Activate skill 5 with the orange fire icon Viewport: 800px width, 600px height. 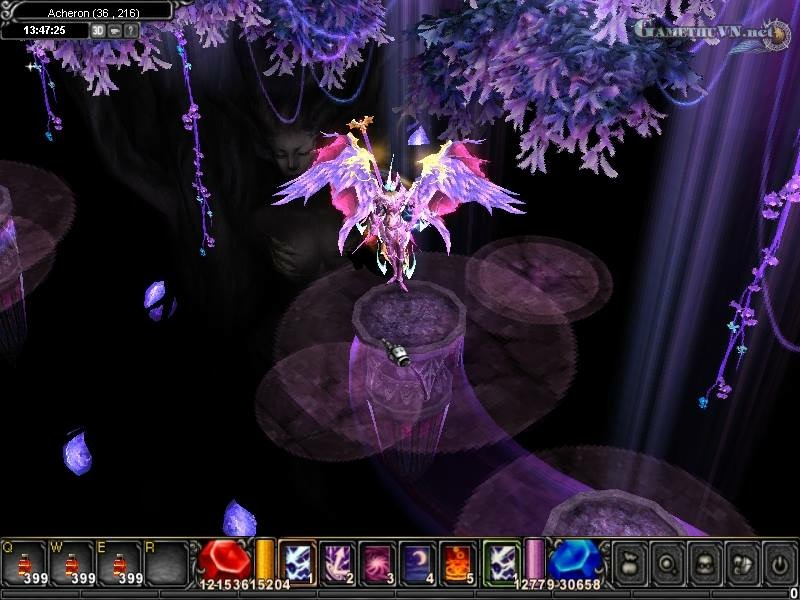click(x=459, y=560)
